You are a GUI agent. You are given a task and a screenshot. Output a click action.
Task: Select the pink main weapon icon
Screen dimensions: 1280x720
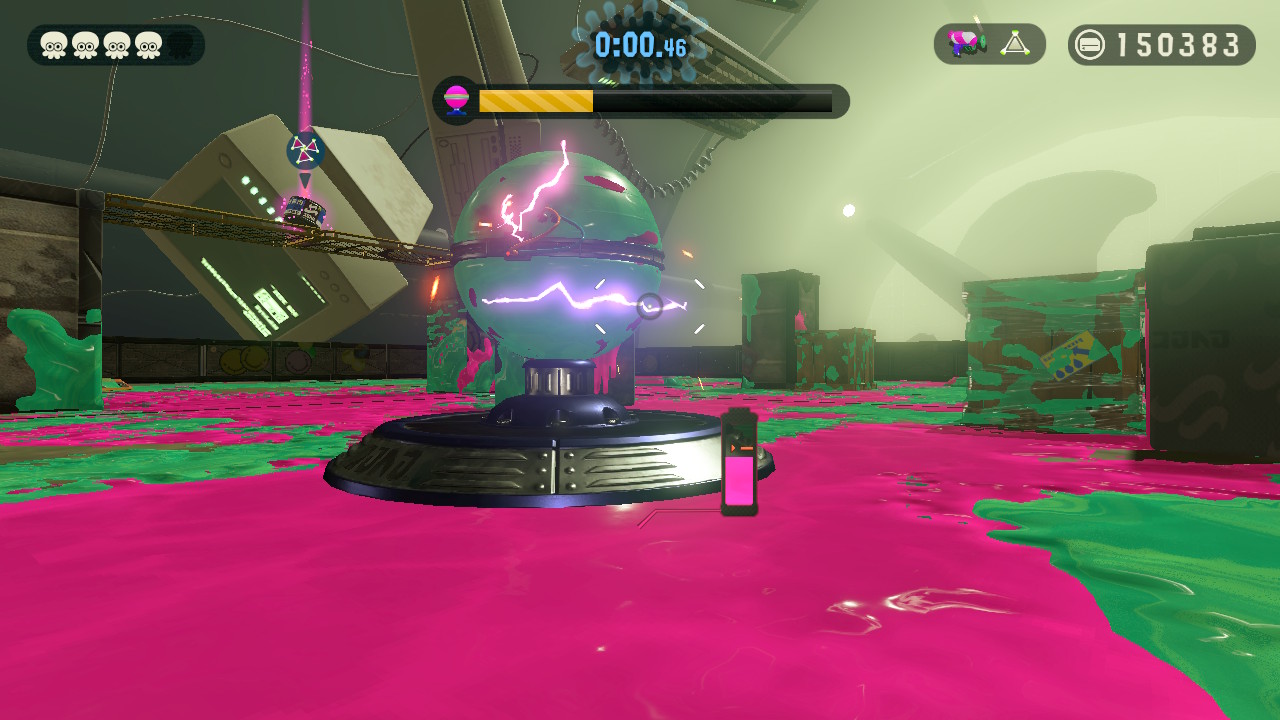click(x=965, y=44)
